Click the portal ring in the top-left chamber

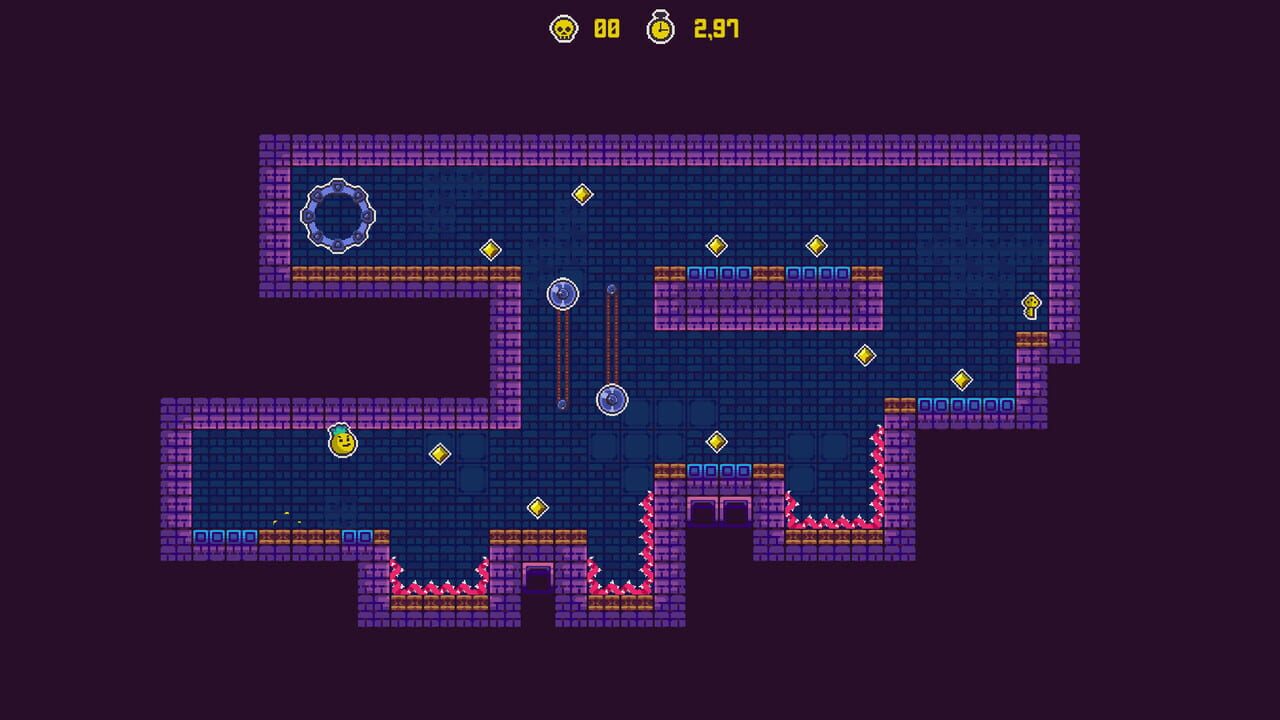[x=337, y=218]
